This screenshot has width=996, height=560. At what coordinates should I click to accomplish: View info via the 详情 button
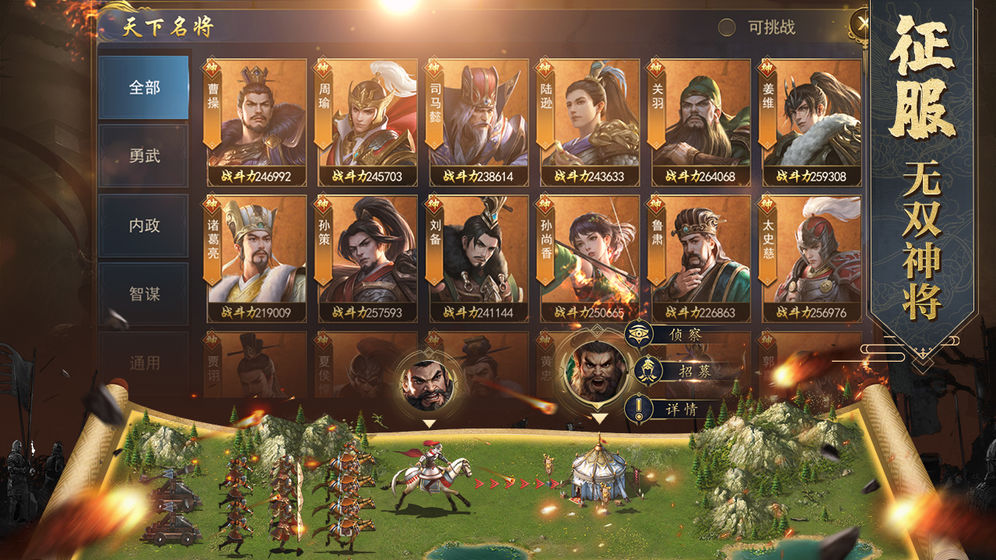pyautogui.click(x=673, y=409)
